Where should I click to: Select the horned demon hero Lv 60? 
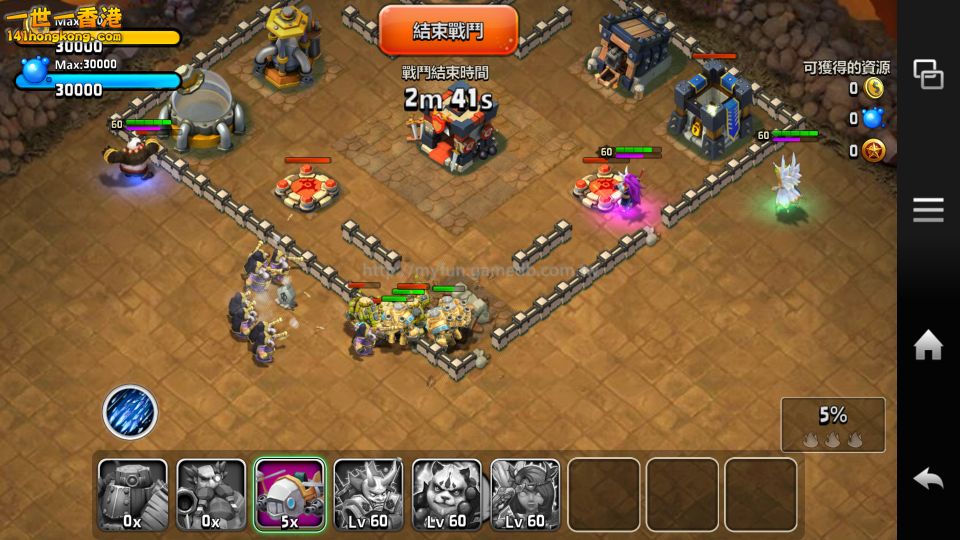[x=368, y=494]
